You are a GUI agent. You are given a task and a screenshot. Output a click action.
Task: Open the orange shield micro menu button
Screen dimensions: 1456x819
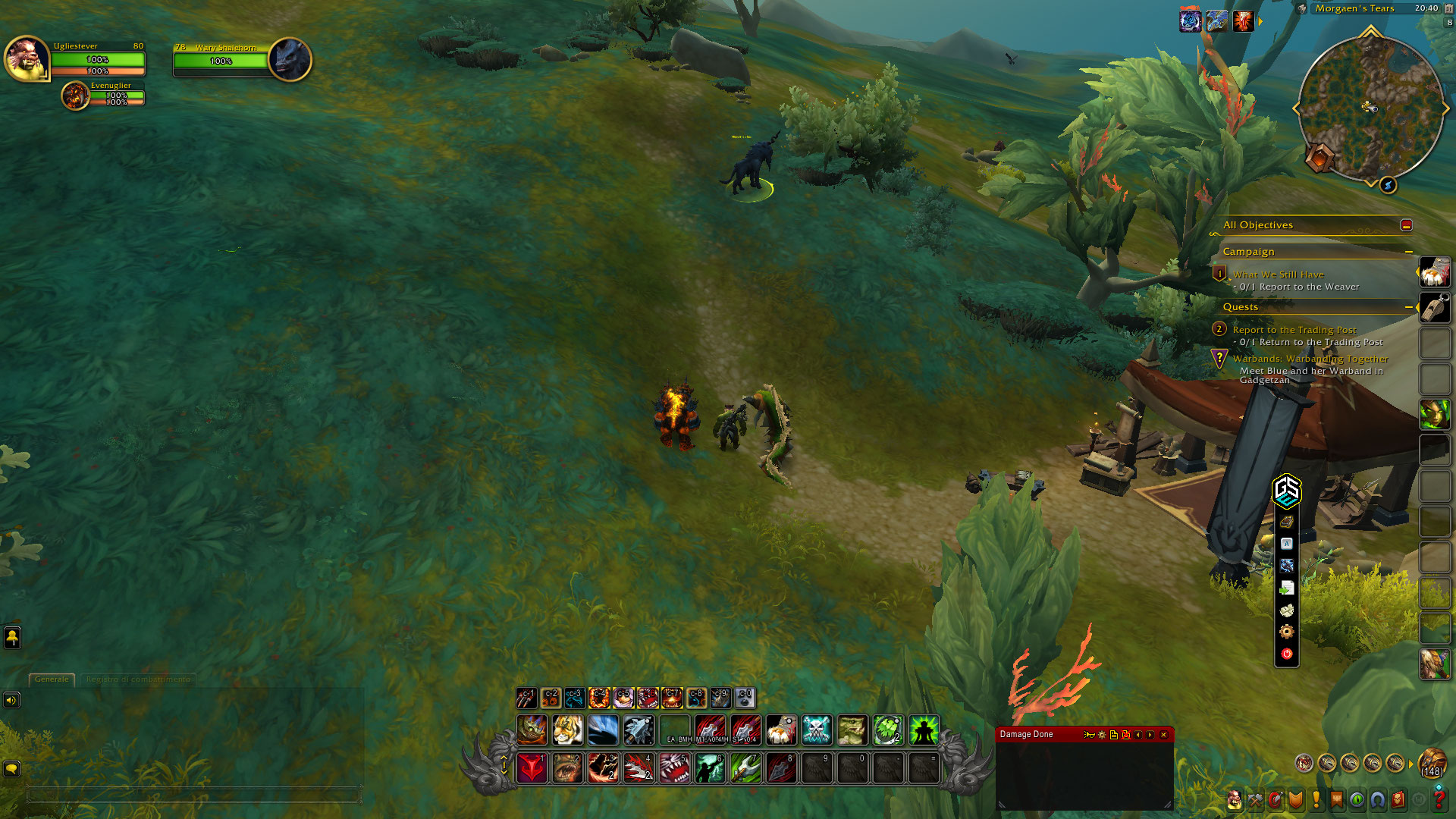pos(1295,799)
